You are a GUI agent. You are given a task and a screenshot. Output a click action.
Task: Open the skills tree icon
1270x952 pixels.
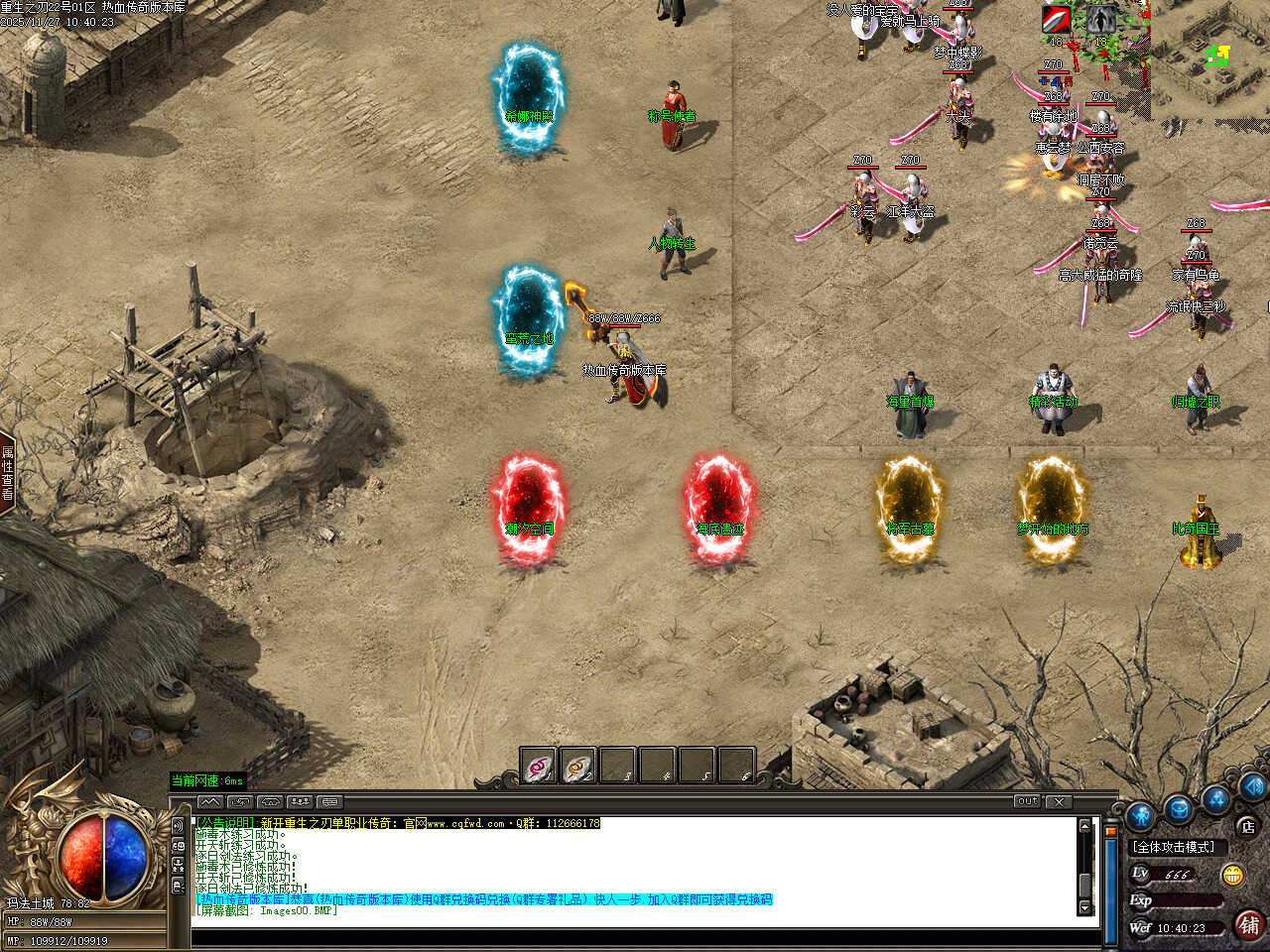pos(1216,798)
